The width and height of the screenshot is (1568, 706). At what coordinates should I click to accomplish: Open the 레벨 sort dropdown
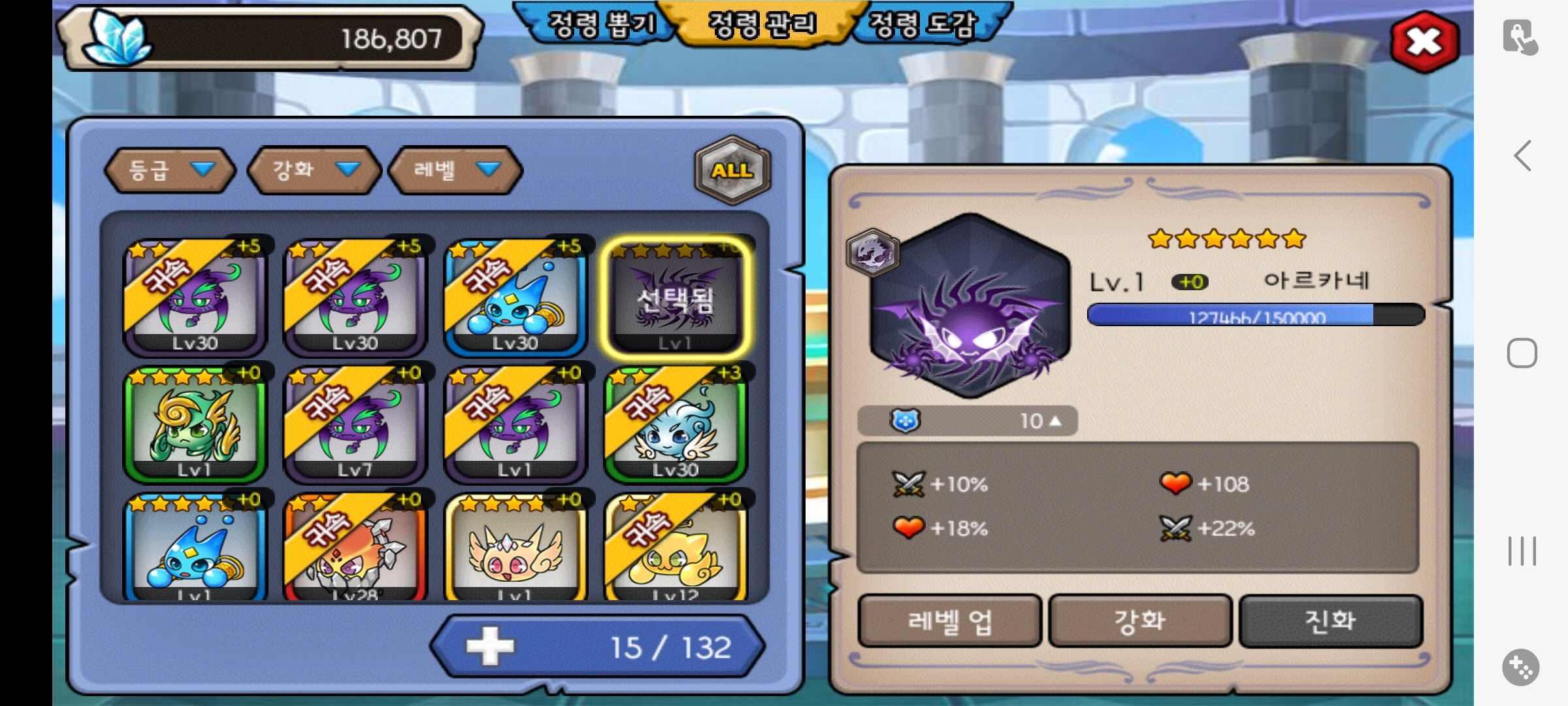click(x=455, y=170)
